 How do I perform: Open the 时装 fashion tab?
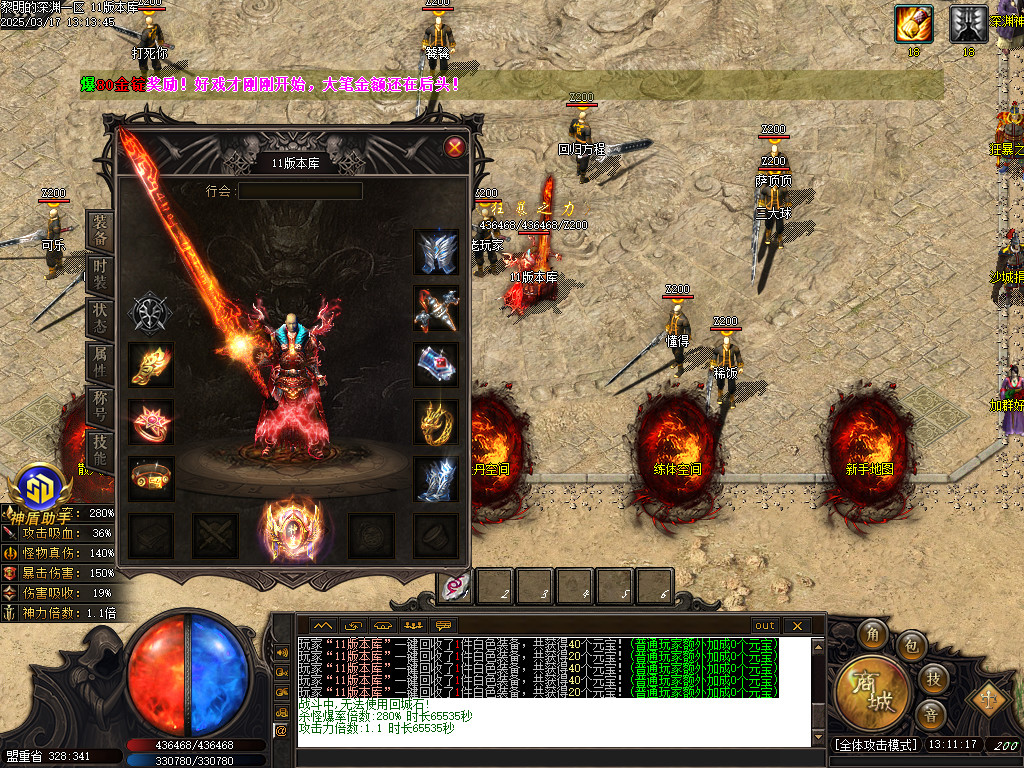tap(100, 275)
